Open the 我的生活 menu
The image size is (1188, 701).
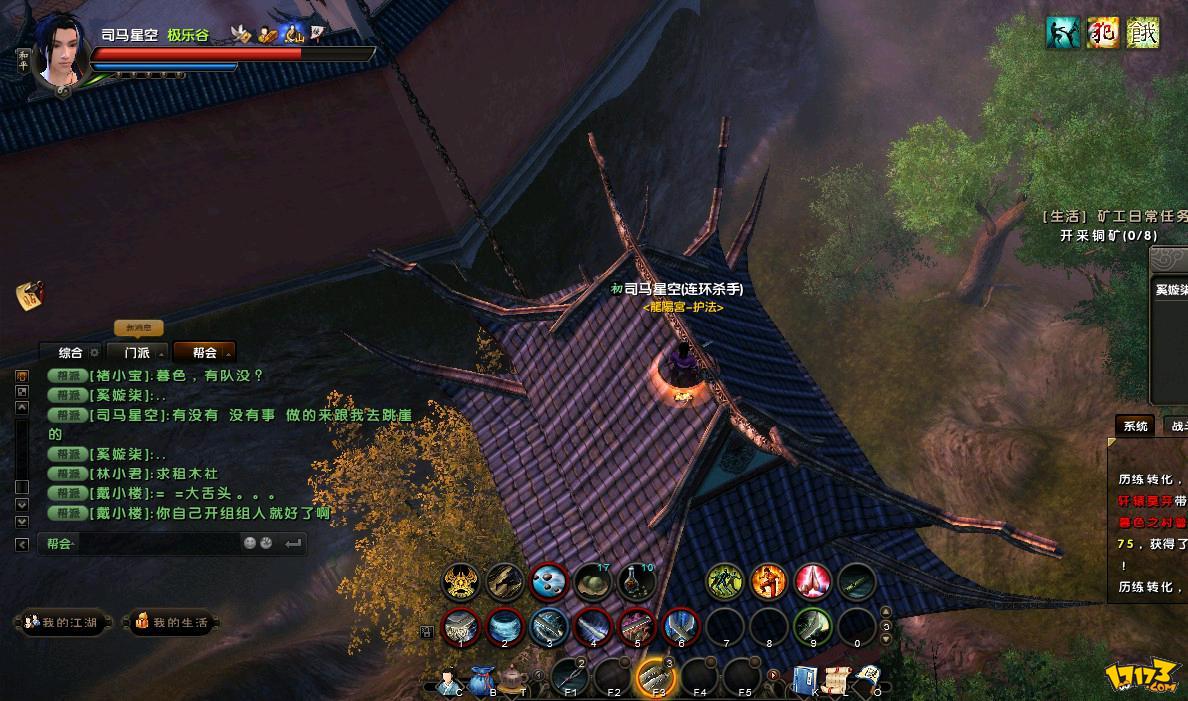[x=172, y=623]
